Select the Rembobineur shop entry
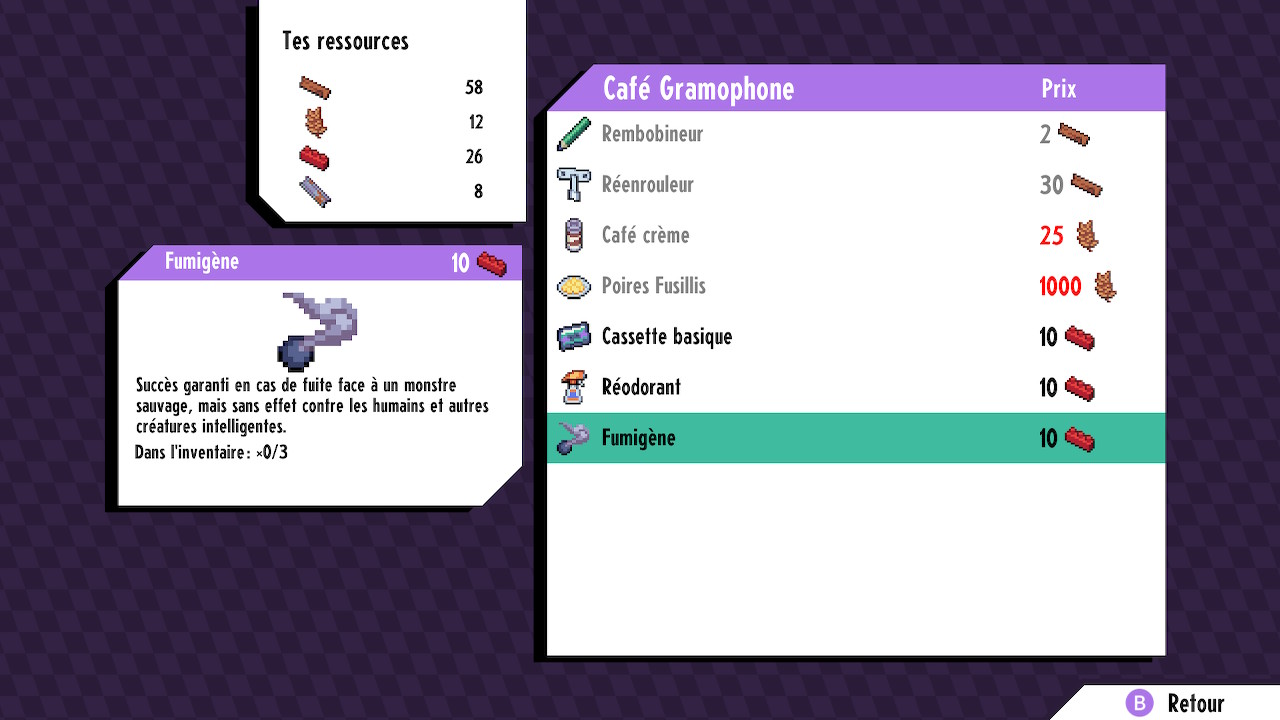 point(652,134)
